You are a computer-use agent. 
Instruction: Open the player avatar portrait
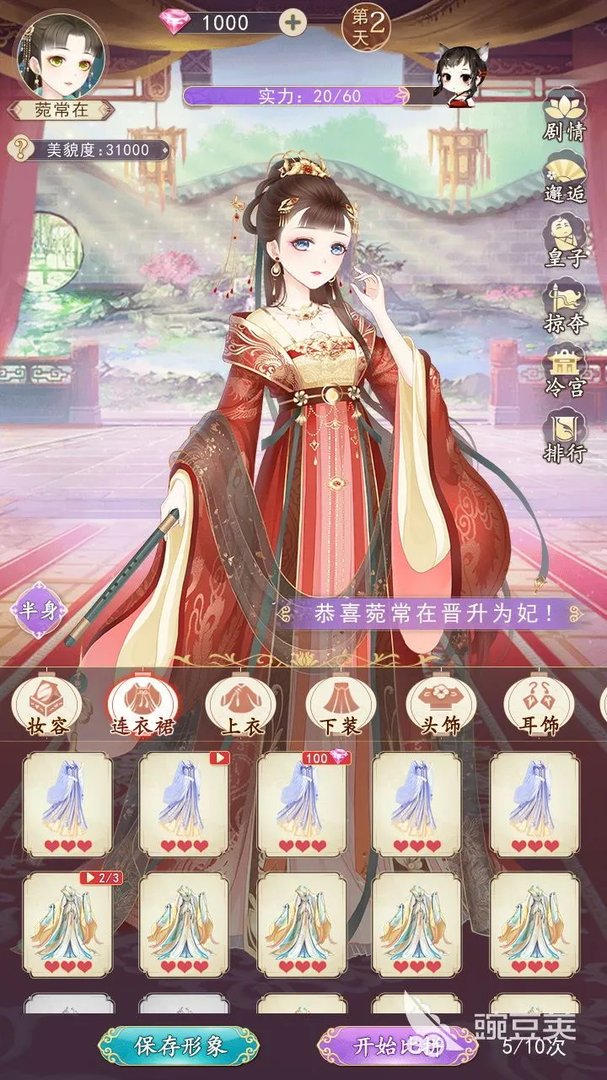(x=57, y=52)
